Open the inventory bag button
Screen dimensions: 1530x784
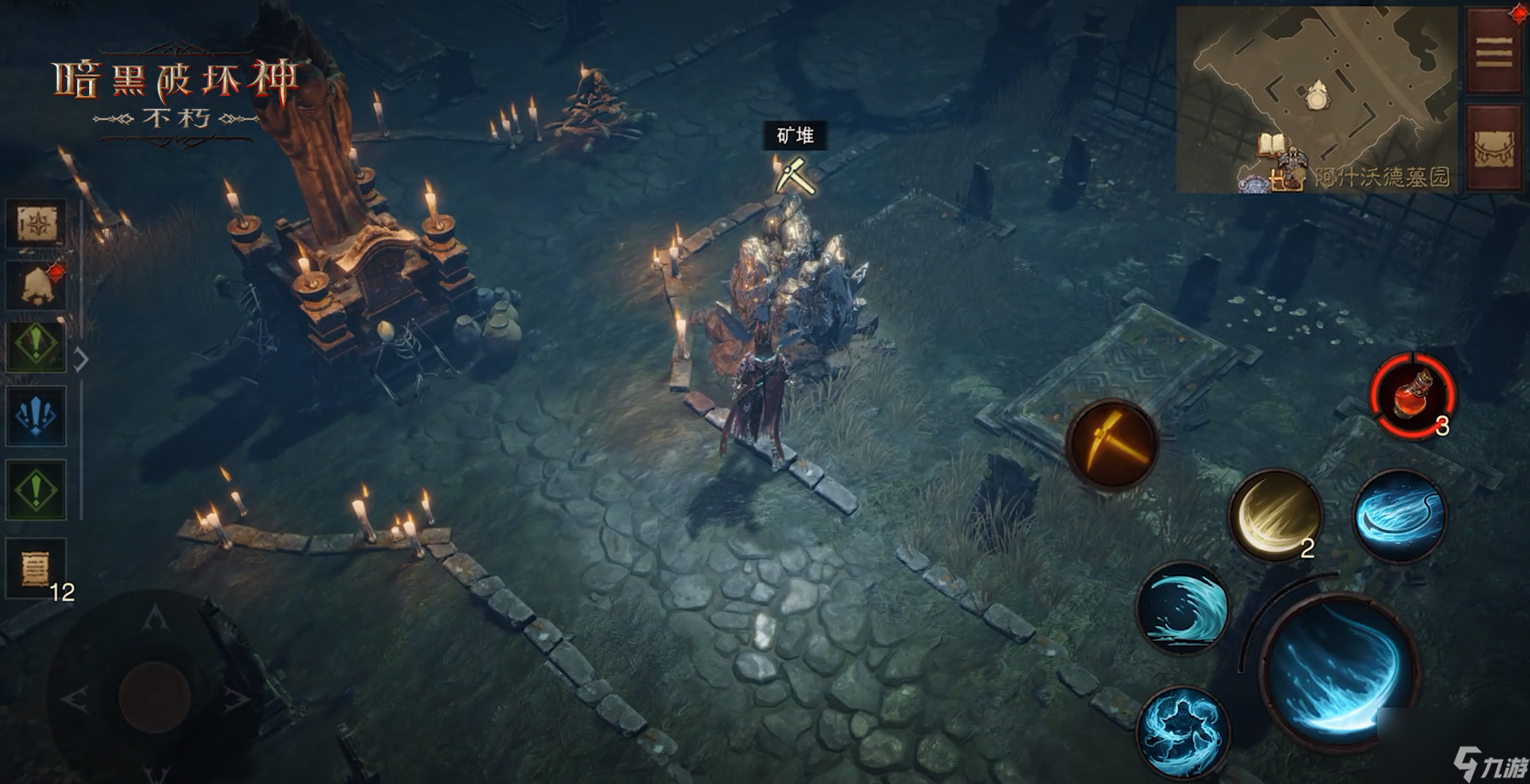coord(1494,149)
